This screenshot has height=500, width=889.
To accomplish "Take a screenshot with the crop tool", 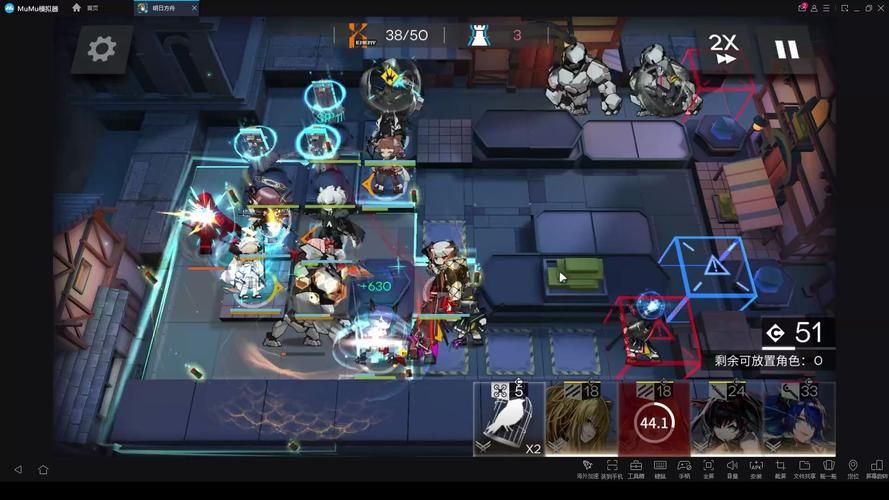I will point(780,468).
